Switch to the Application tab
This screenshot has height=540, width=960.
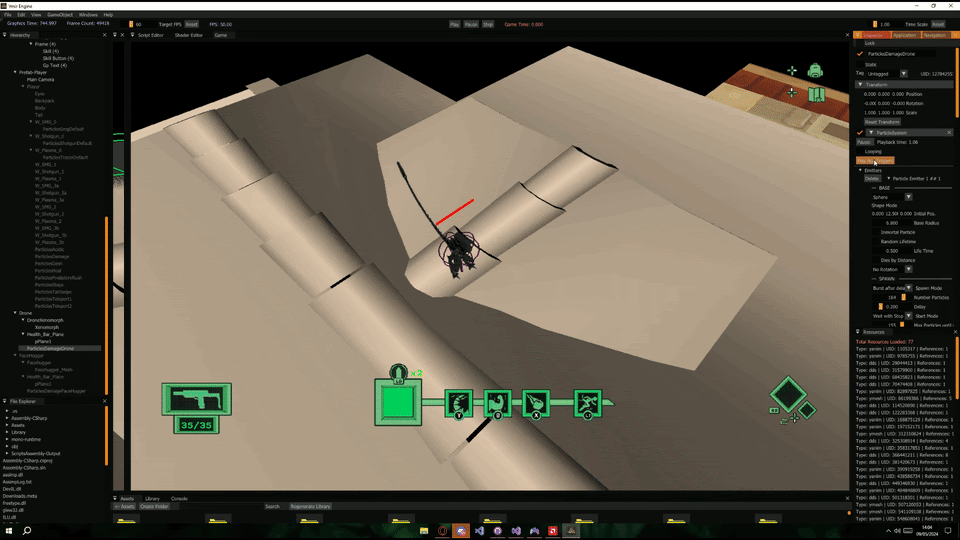pos(904,35)
